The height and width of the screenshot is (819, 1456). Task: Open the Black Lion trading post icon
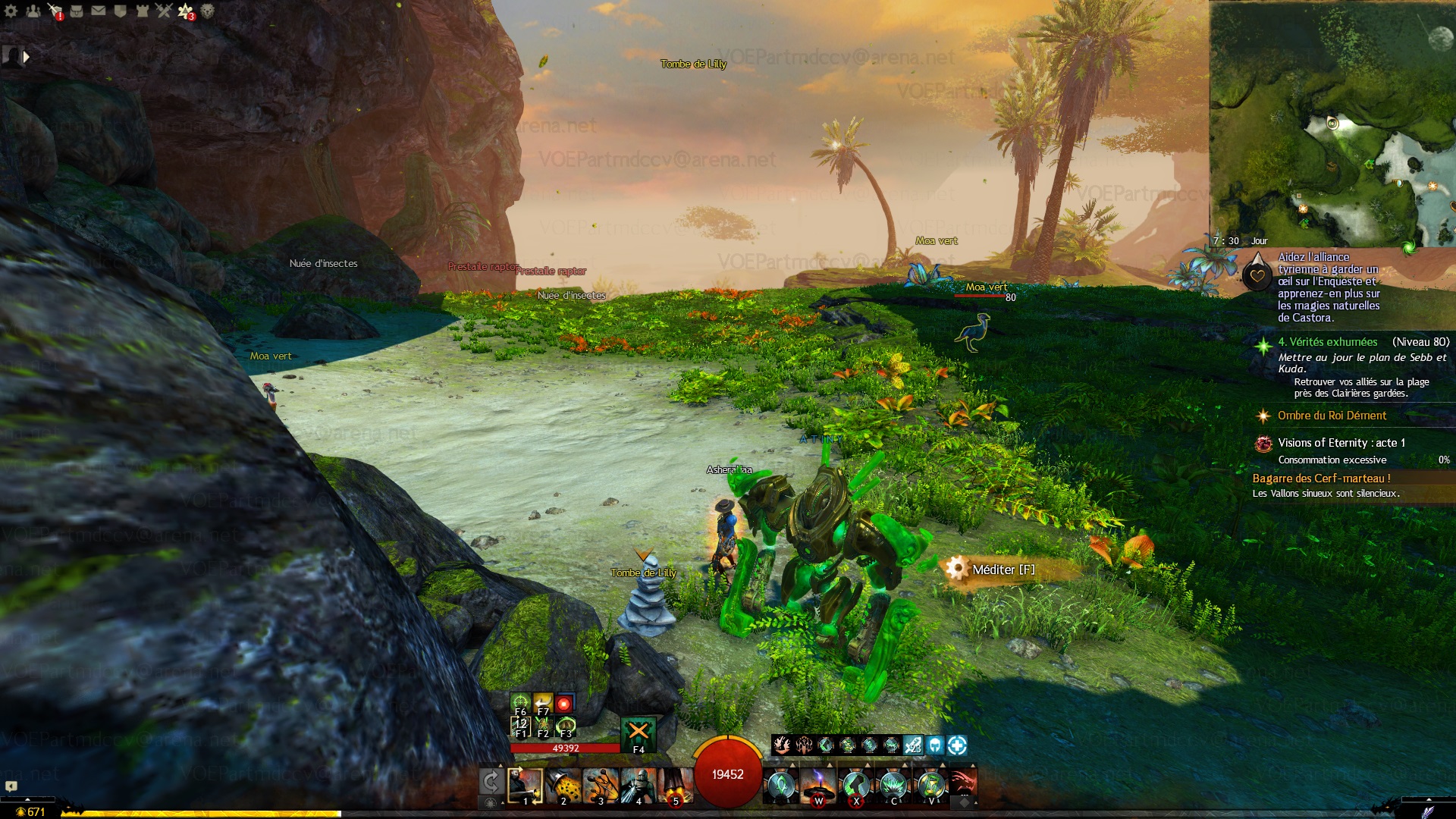point(208,11)
